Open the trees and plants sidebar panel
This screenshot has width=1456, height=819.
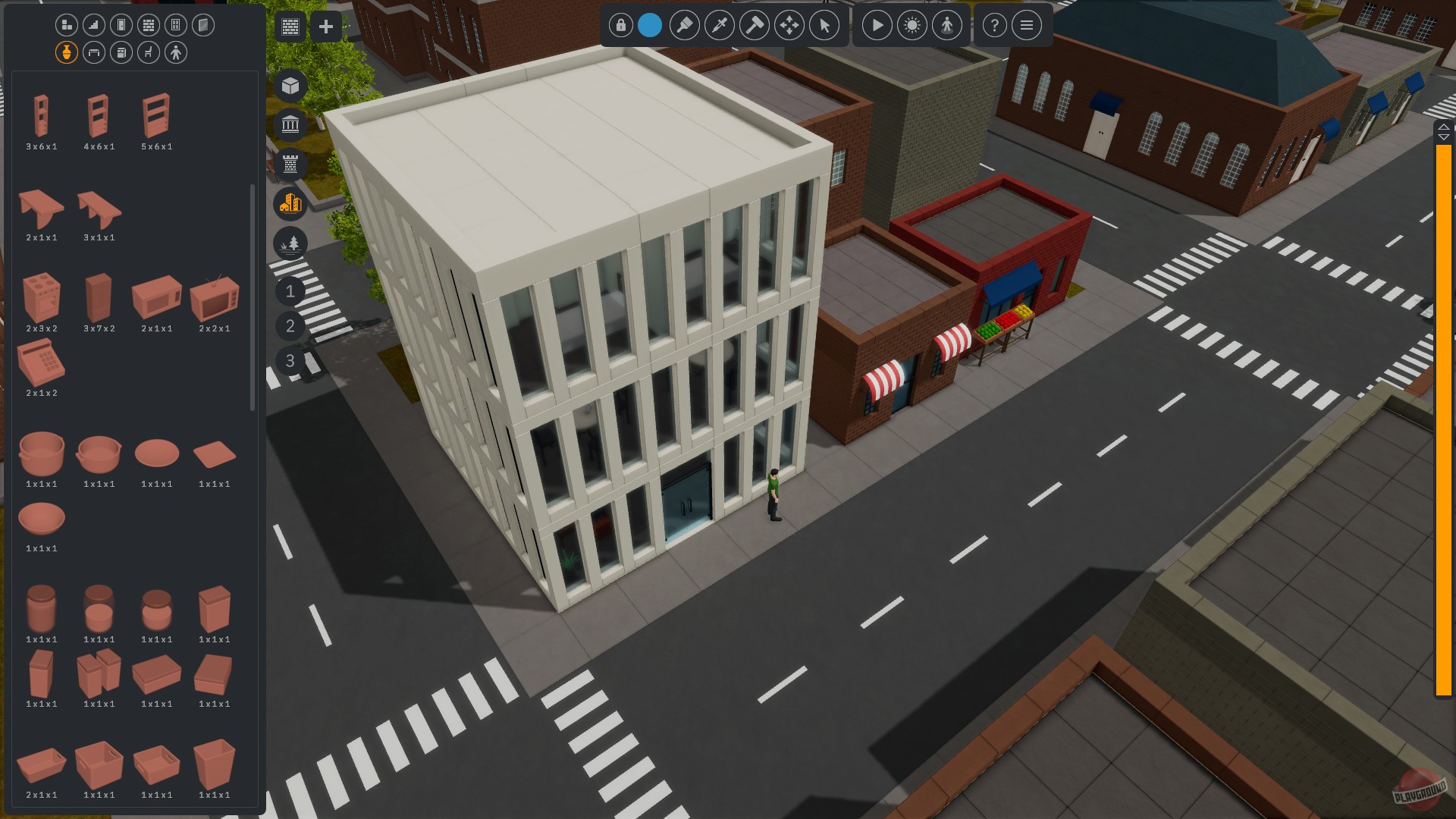pos(290,243)
